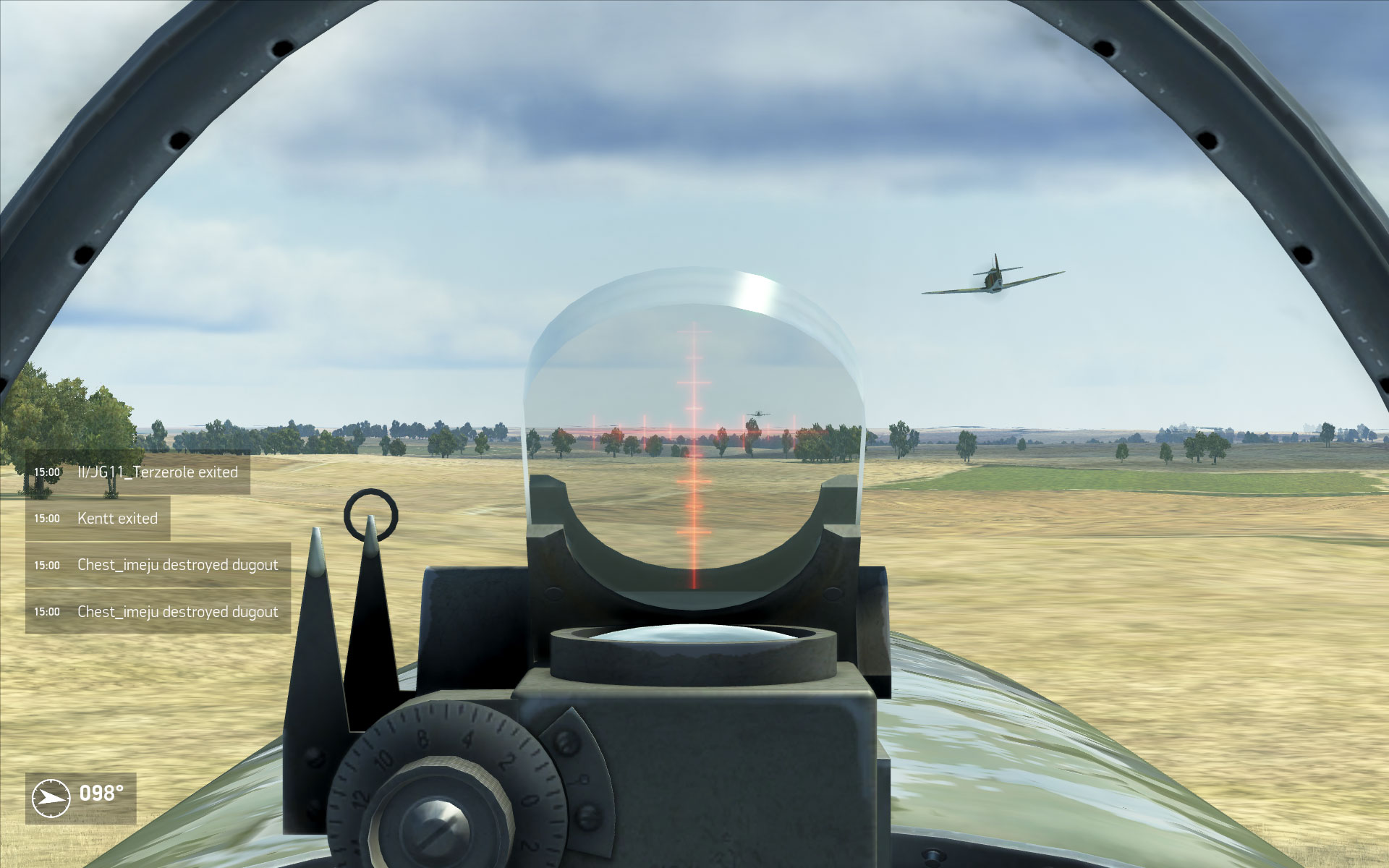Click the second 'Chest_imeju destroyed dugout' message
Viewport: 1389px width, 868px height.
coord(177,611)
